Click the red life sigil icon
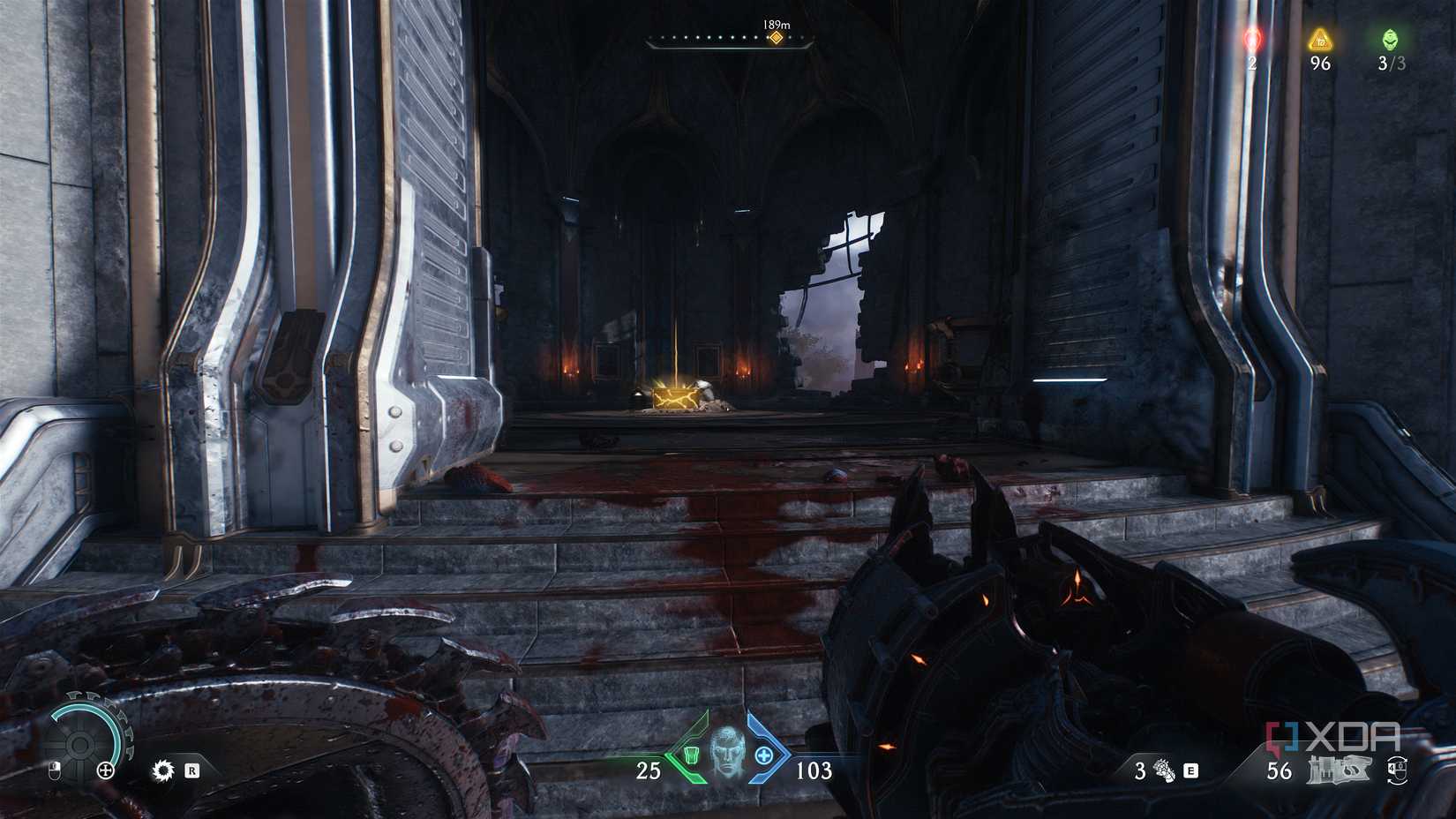Image resolution: width=1456 pixels, height=819 pixels. (1252, 40)
